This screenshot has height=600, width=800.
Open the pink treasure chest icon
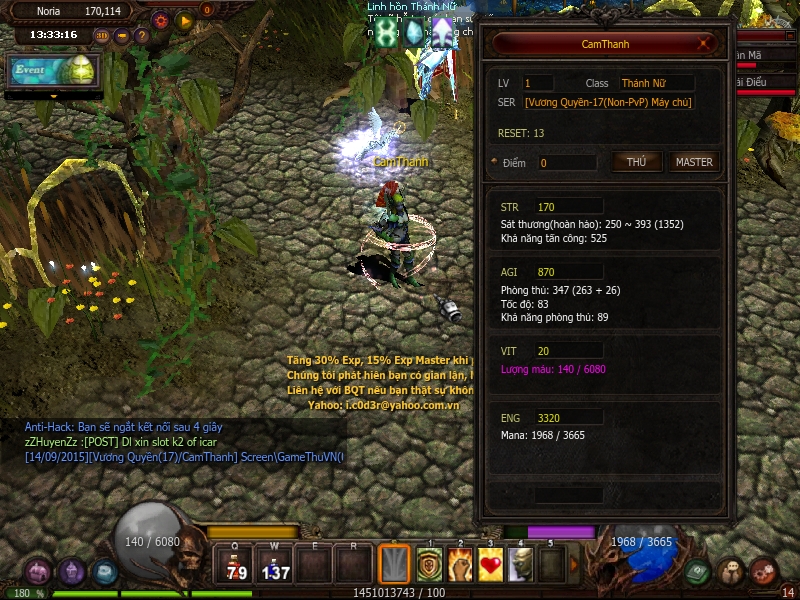coord(38,572)
